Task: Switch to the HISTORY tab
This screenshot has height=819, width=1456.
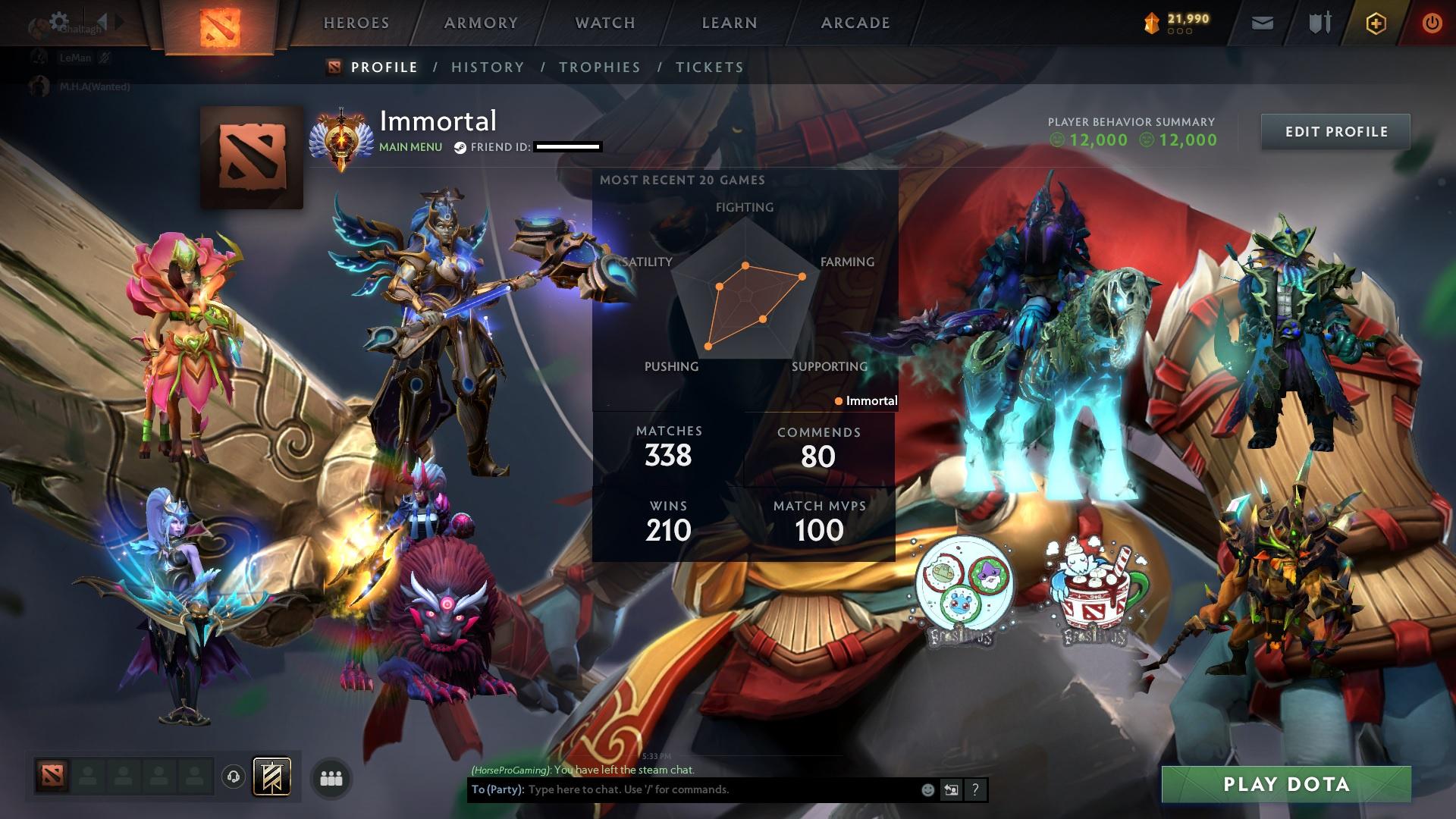Action: point(486,67)
